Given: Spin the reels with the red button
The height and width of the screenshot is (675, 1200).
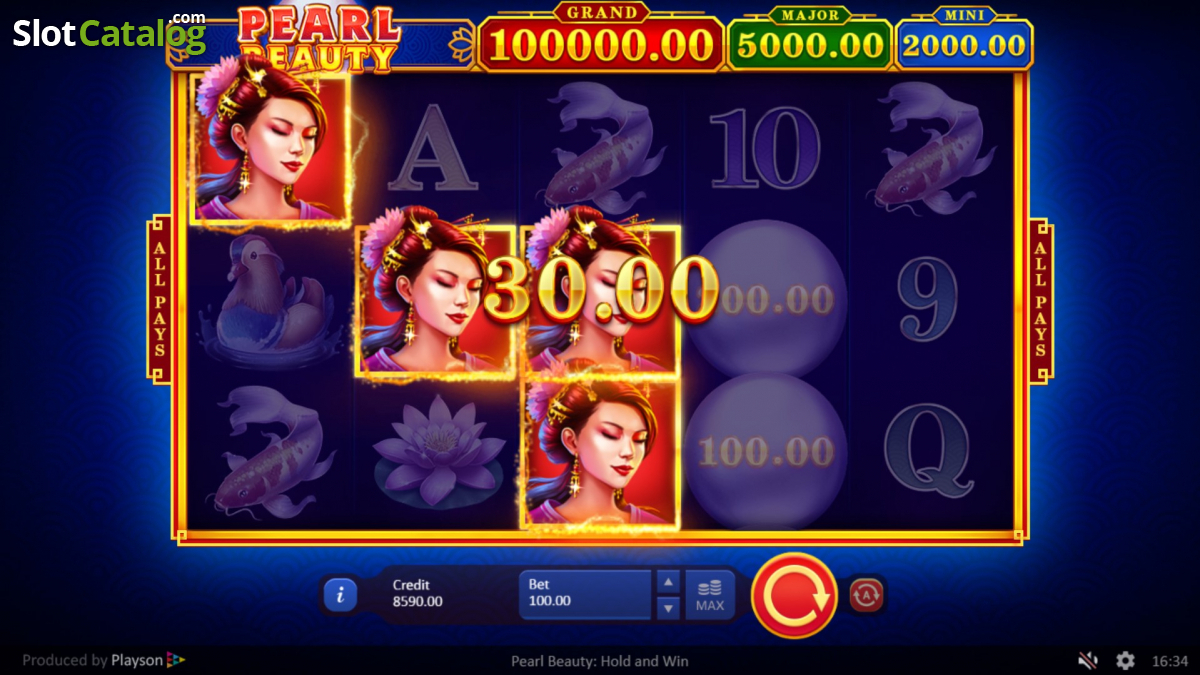Looking at the screenshot, I should pos(794,595).
